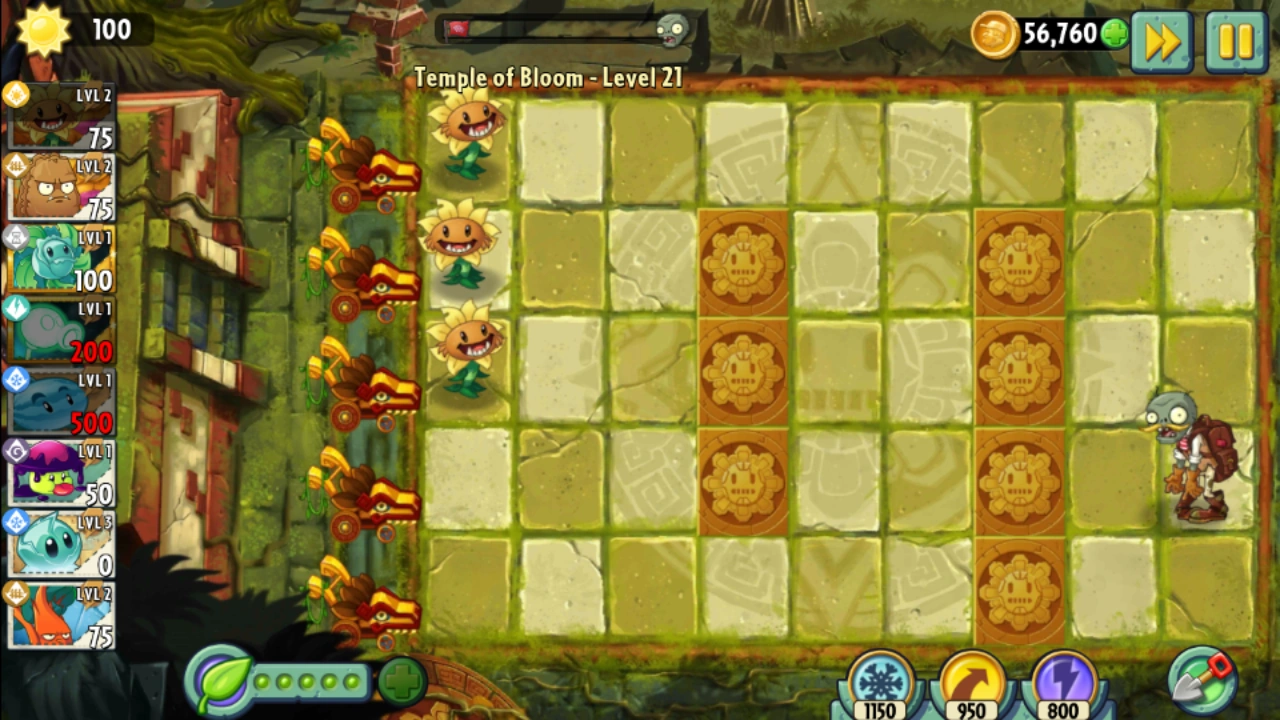Toggle fast-forward game speed

coord(1161,40)
